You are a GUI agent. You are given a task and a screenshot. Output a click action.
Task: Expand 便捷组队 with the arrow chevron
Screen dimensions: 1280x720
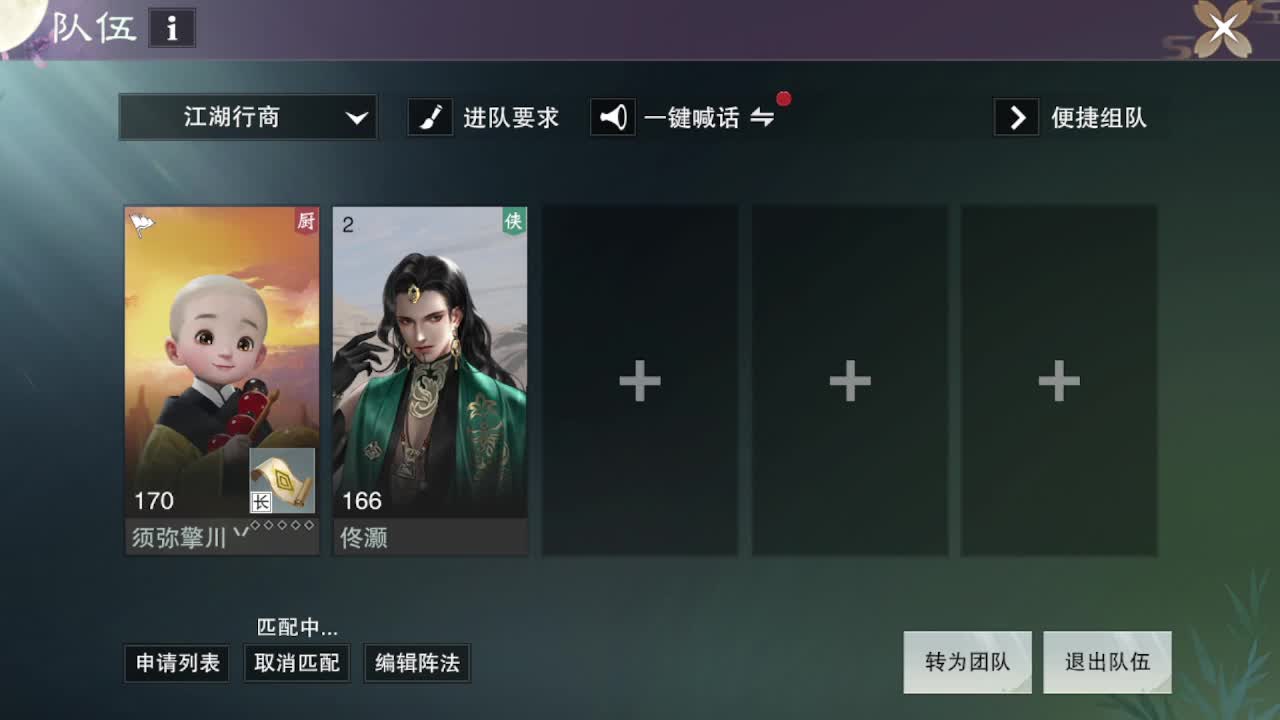[x=1016, y=117]
